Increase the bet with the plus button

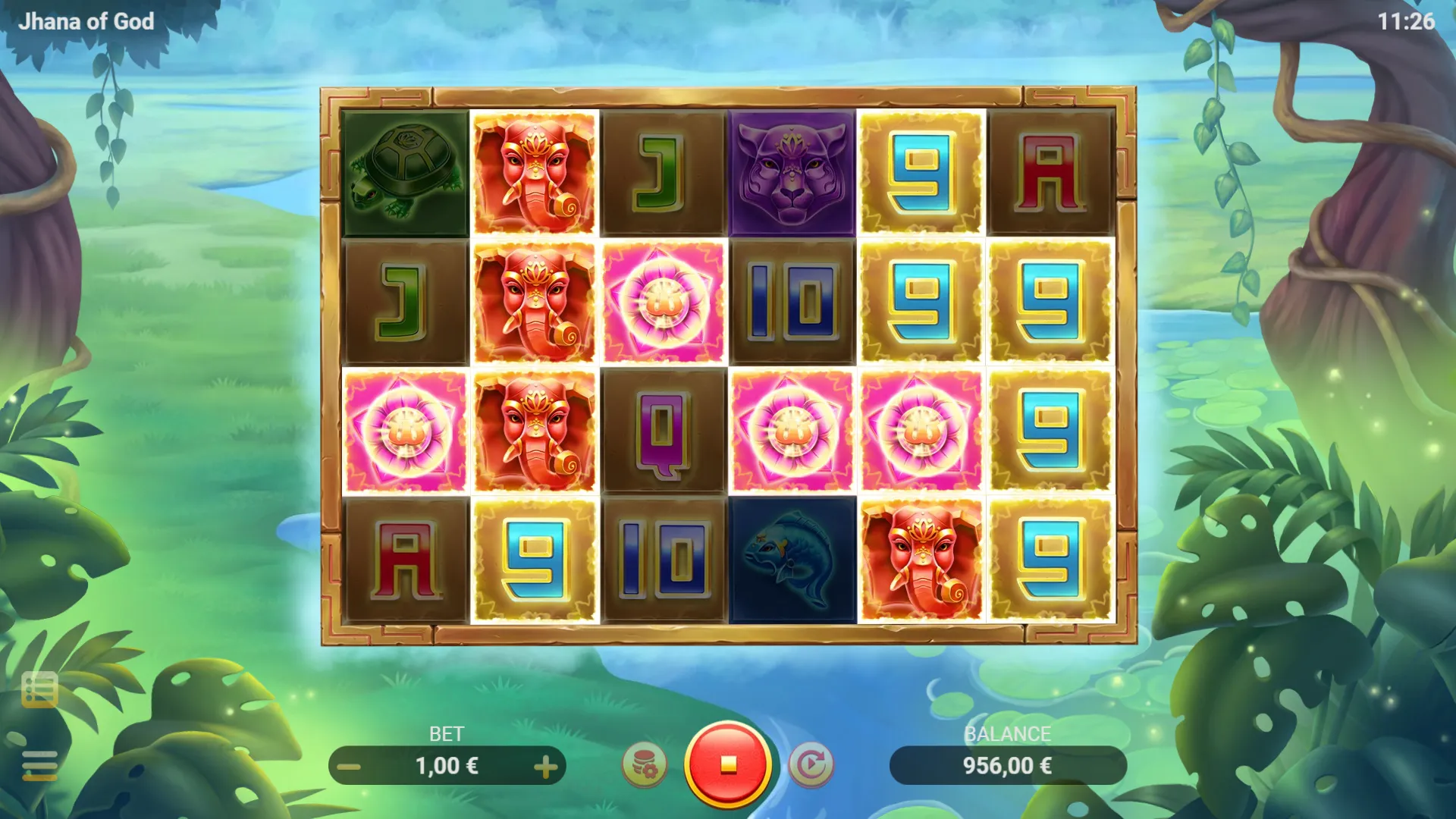pyautogui.click(x=545, y=767)
